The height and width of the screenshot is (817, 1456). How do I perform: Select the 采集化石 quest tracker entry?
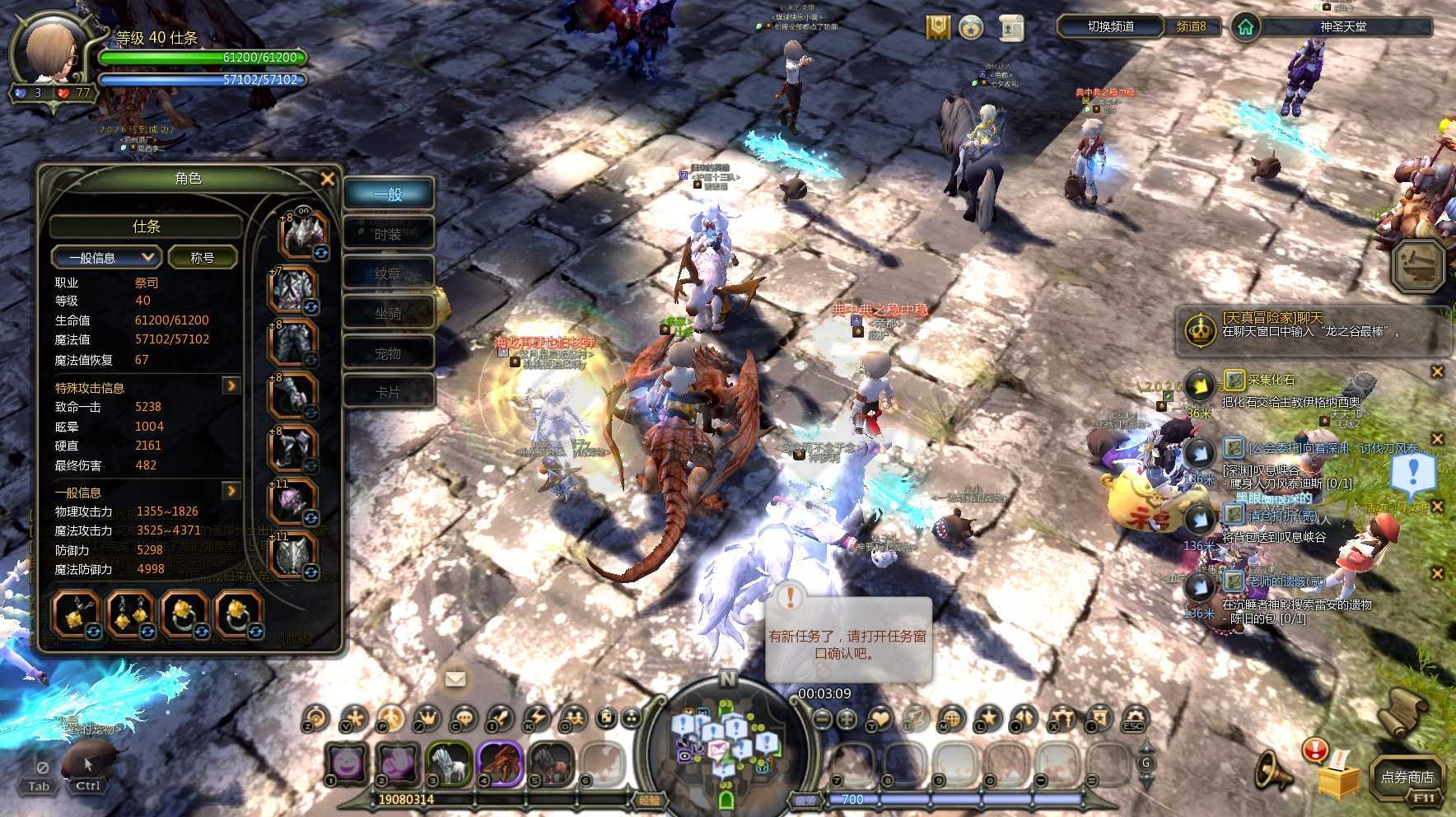(x=1271, y=380)
